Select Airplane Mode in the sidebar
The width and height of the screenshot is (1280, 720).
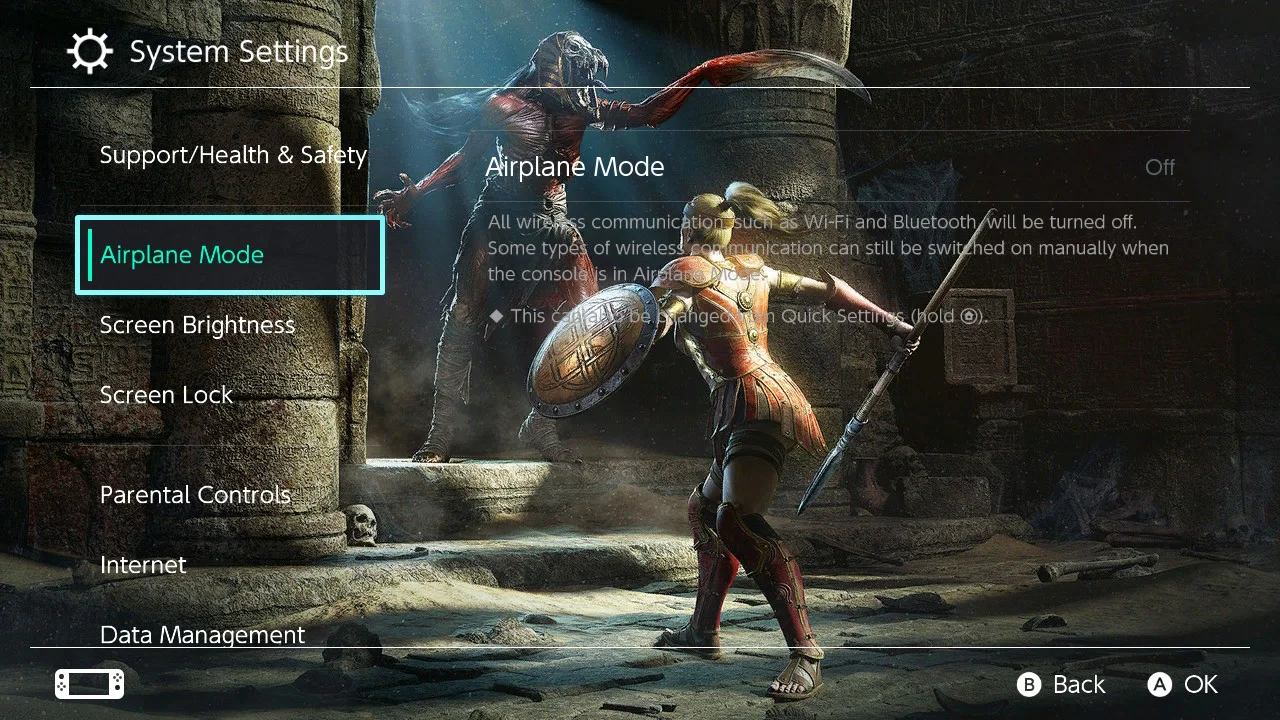click(x=230, y=255)
